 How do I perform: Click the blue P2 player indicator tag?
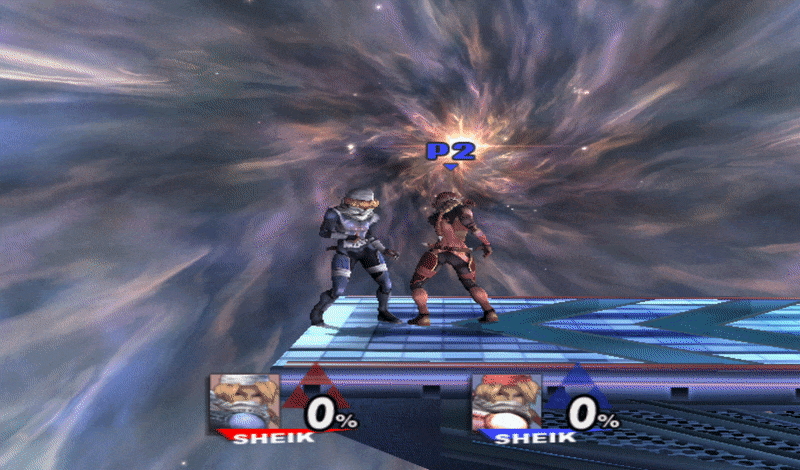450,153
